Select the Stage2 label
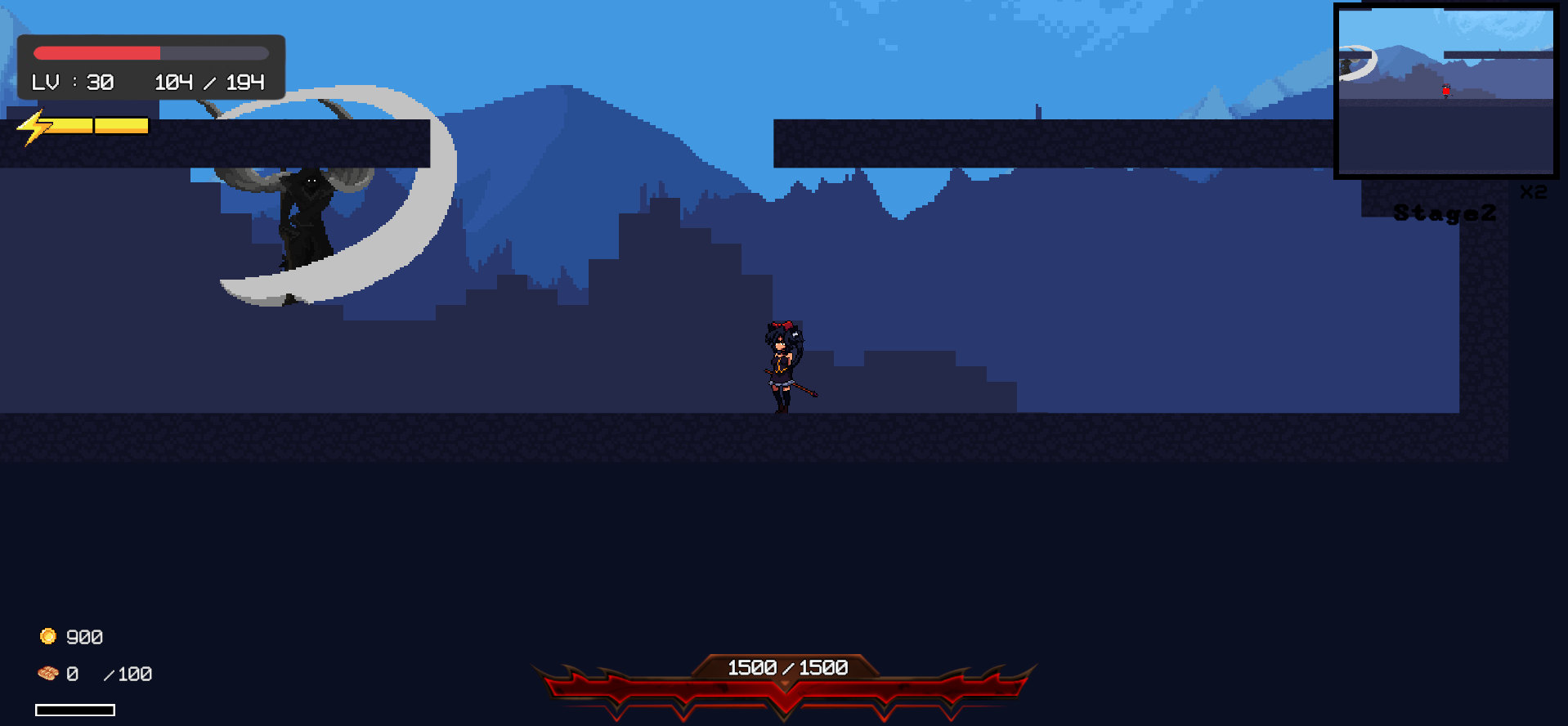Viewport: 1568px width, 726px height. 1445,212
